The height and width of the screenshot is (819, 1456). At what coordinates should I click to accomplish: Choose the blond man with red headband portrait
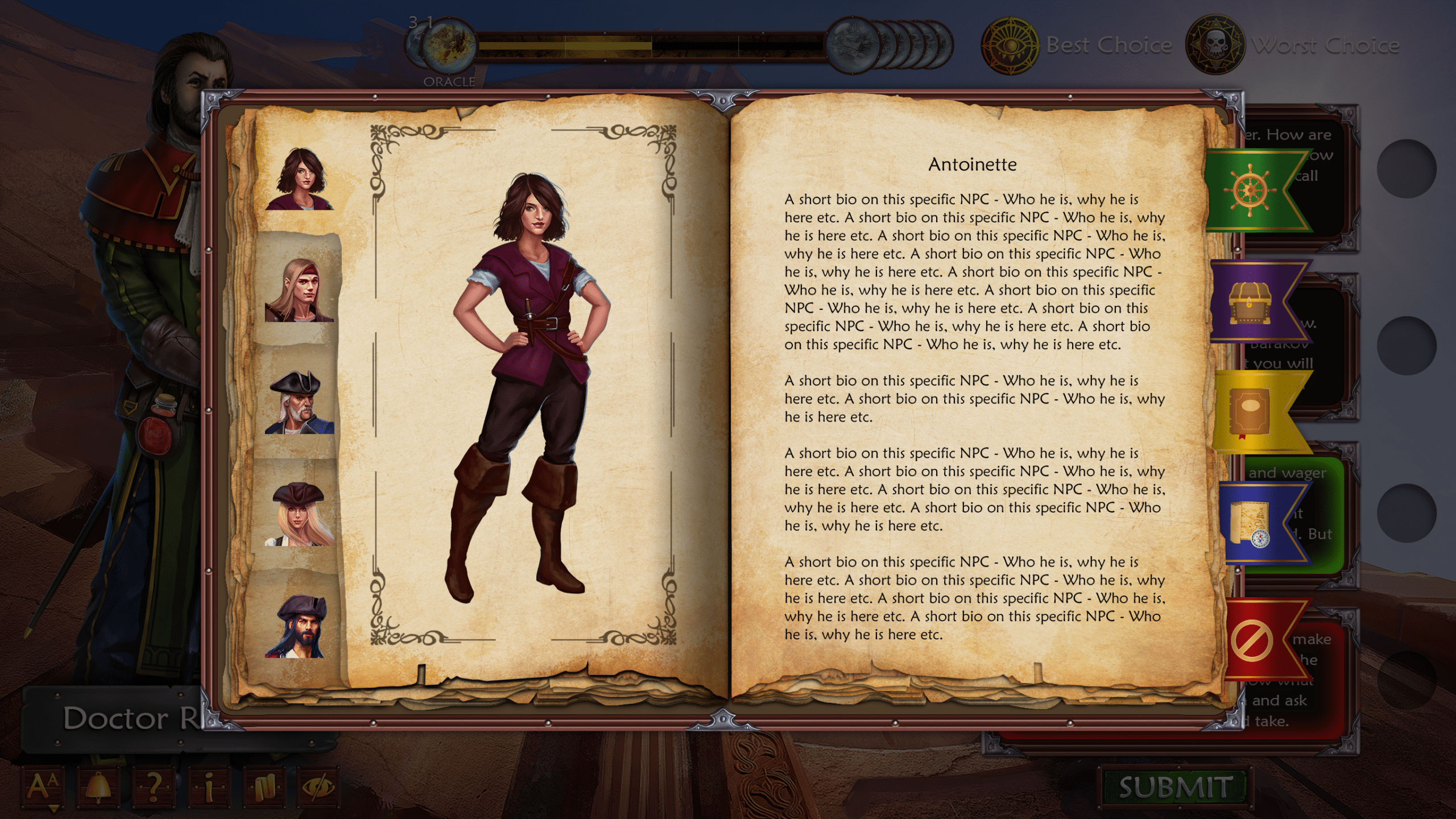pyautogui.click(x=300, y=290)
